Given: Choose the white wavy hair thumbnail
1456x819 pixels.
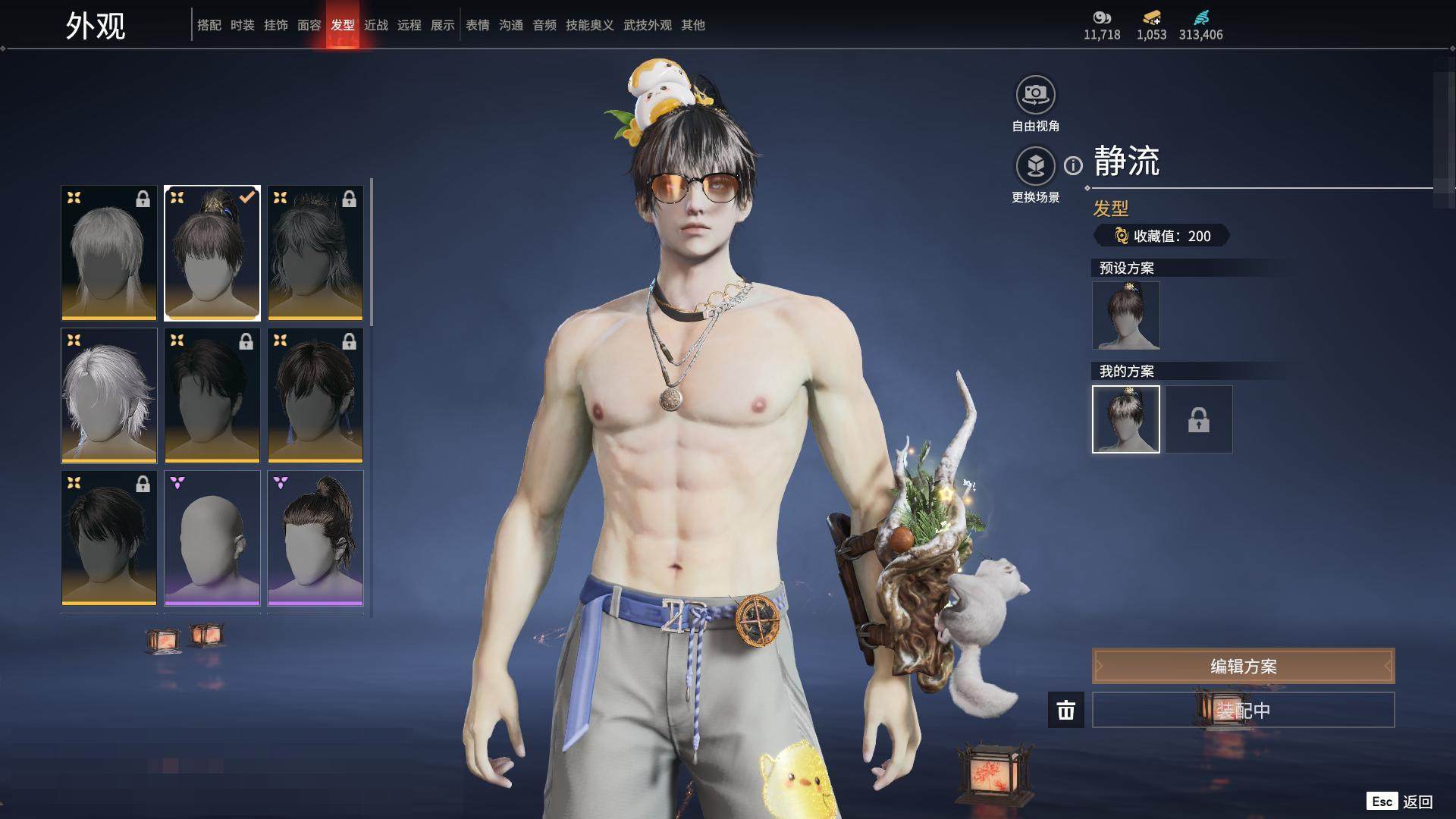Looking at the screenshot, I should [x=109, y=396].
